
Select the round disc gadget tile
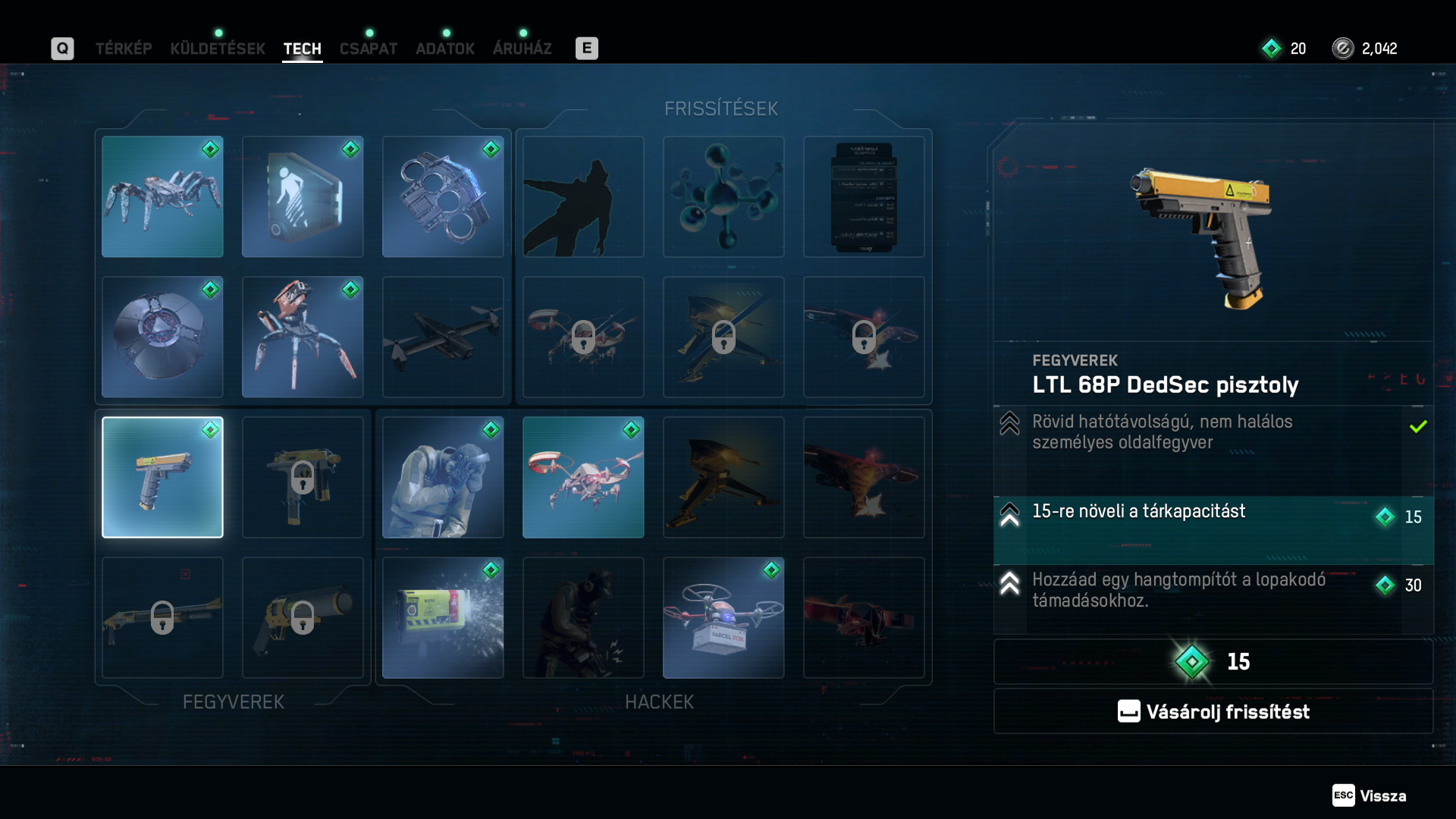(162, 337)
